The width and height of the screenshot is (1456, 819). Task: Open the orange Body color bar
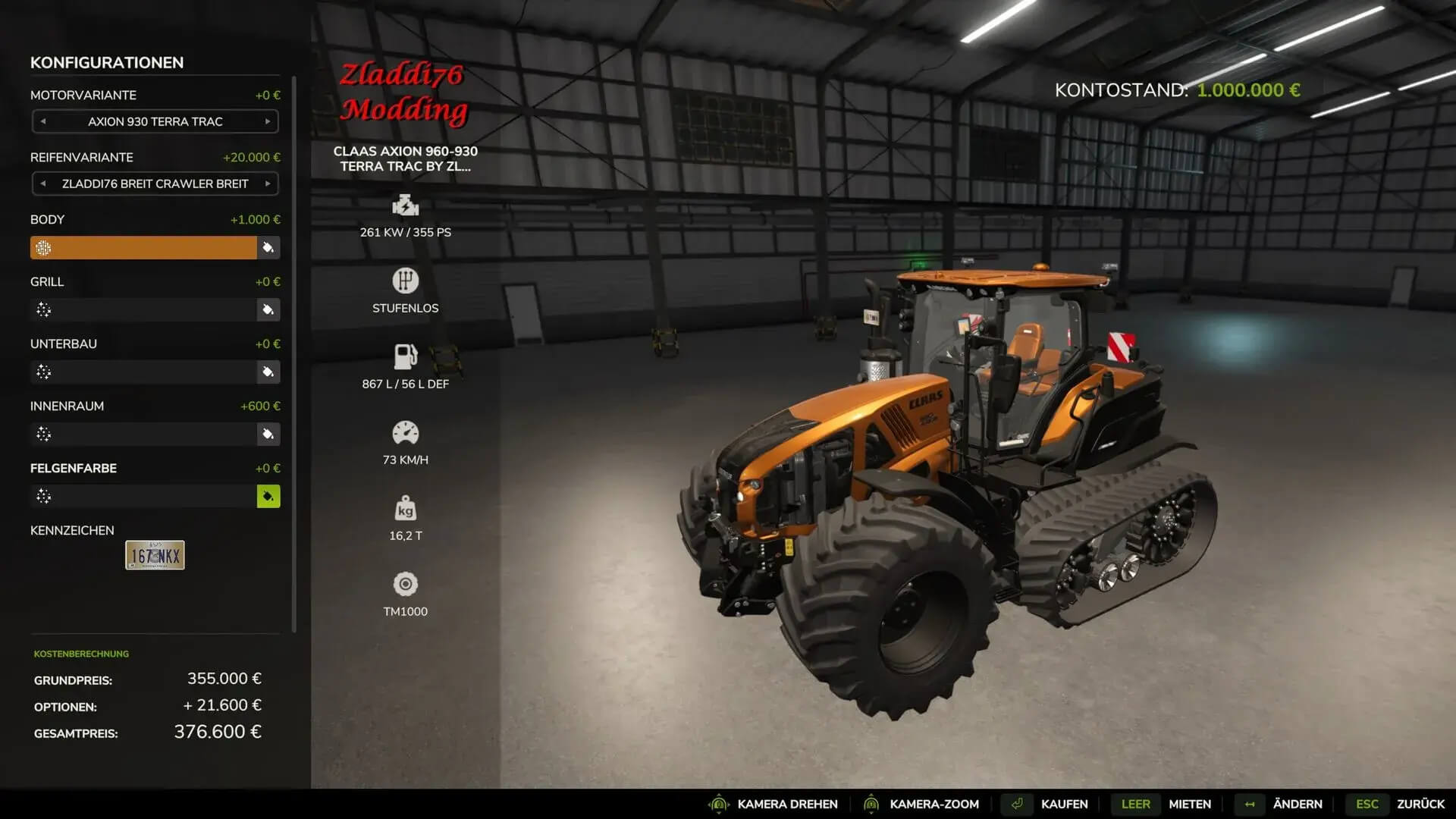point(143,247)
